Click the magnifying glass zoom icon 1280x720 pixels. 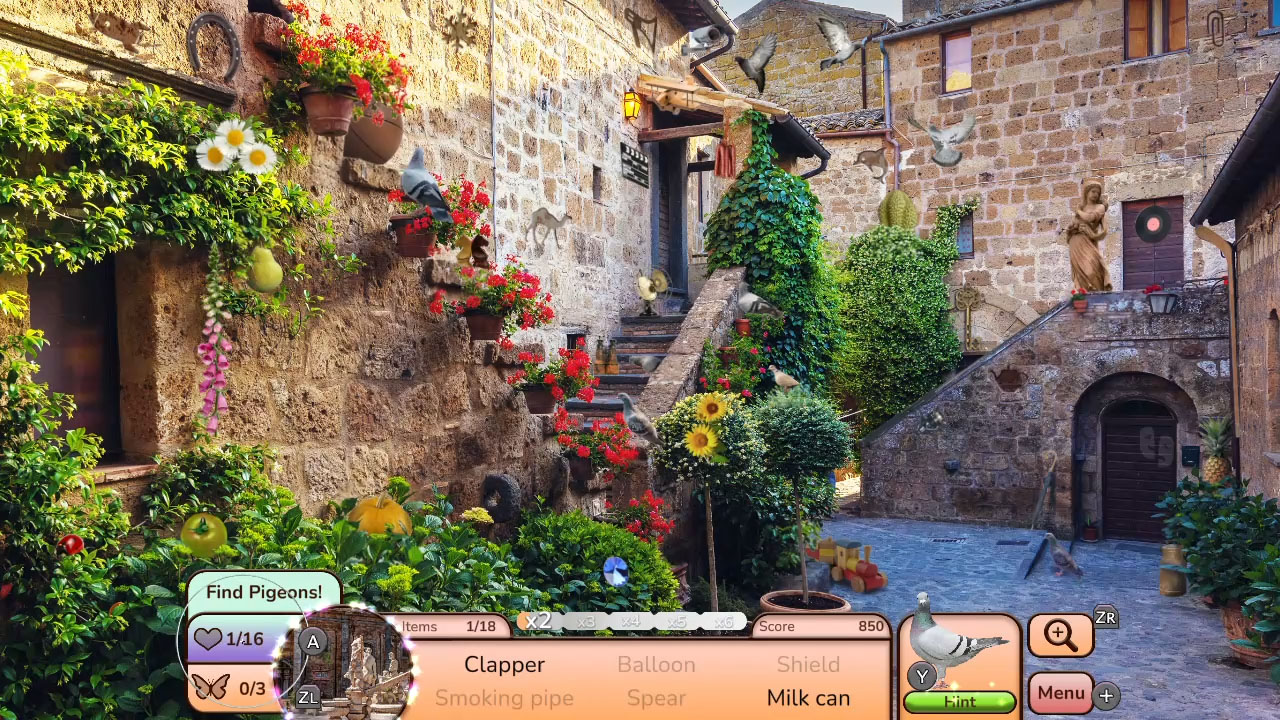coord(1060,634)
